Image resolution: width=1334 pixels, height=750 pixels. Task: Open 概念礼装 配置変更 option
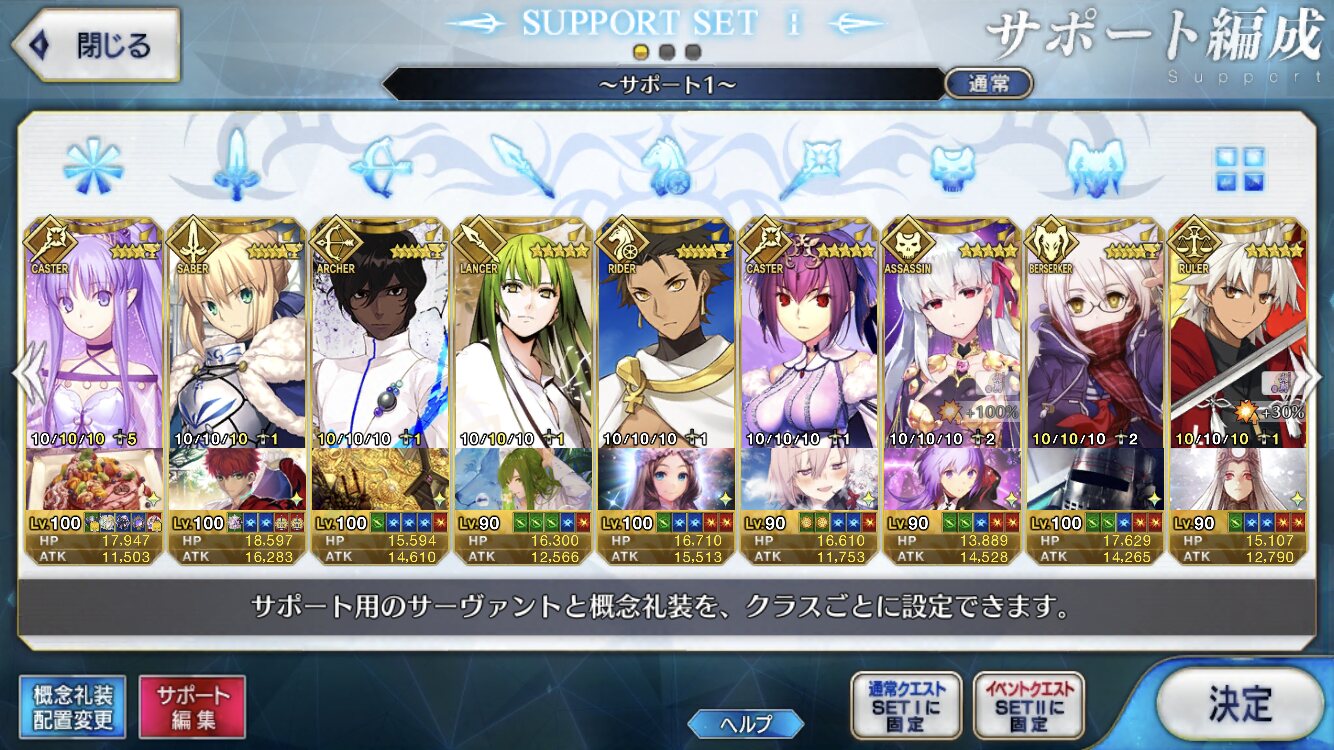tap(72, 707)
